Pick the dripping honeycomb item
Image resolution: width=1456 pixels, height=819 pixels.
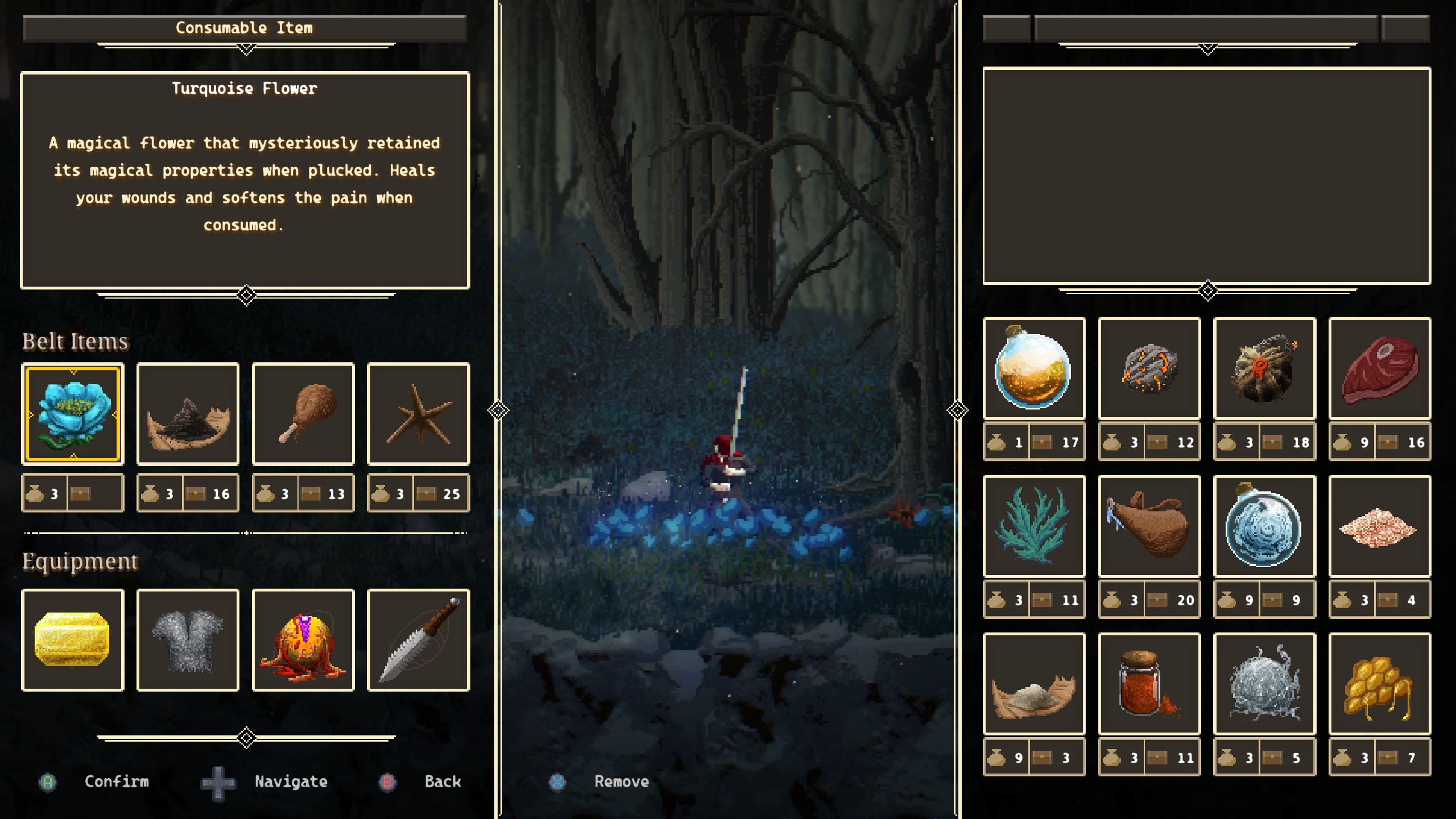coord(1380,684)
